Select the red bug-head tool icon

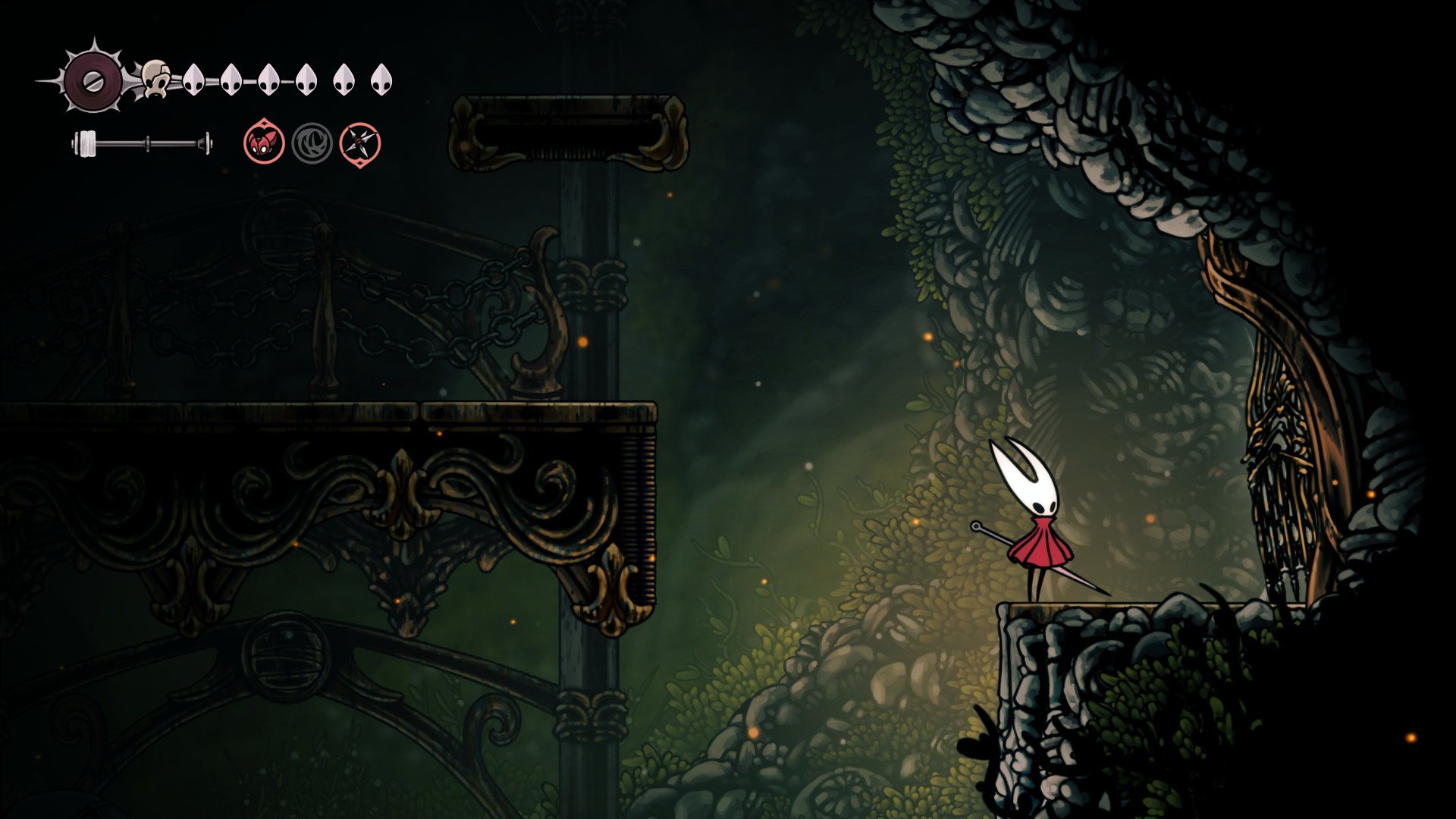click(264, 143)
